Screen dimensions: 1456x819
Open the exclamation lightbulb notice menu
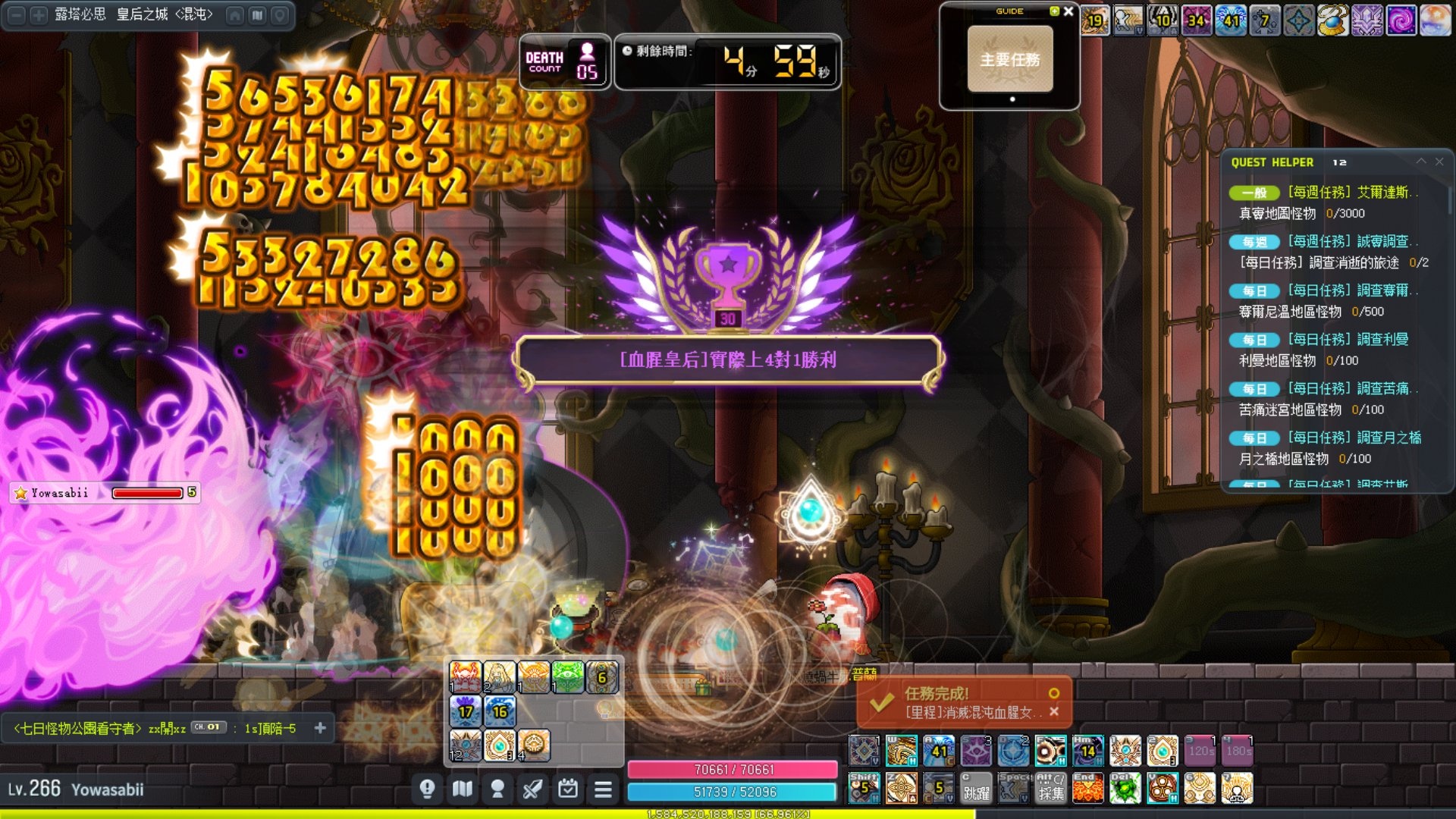[427, 789]
